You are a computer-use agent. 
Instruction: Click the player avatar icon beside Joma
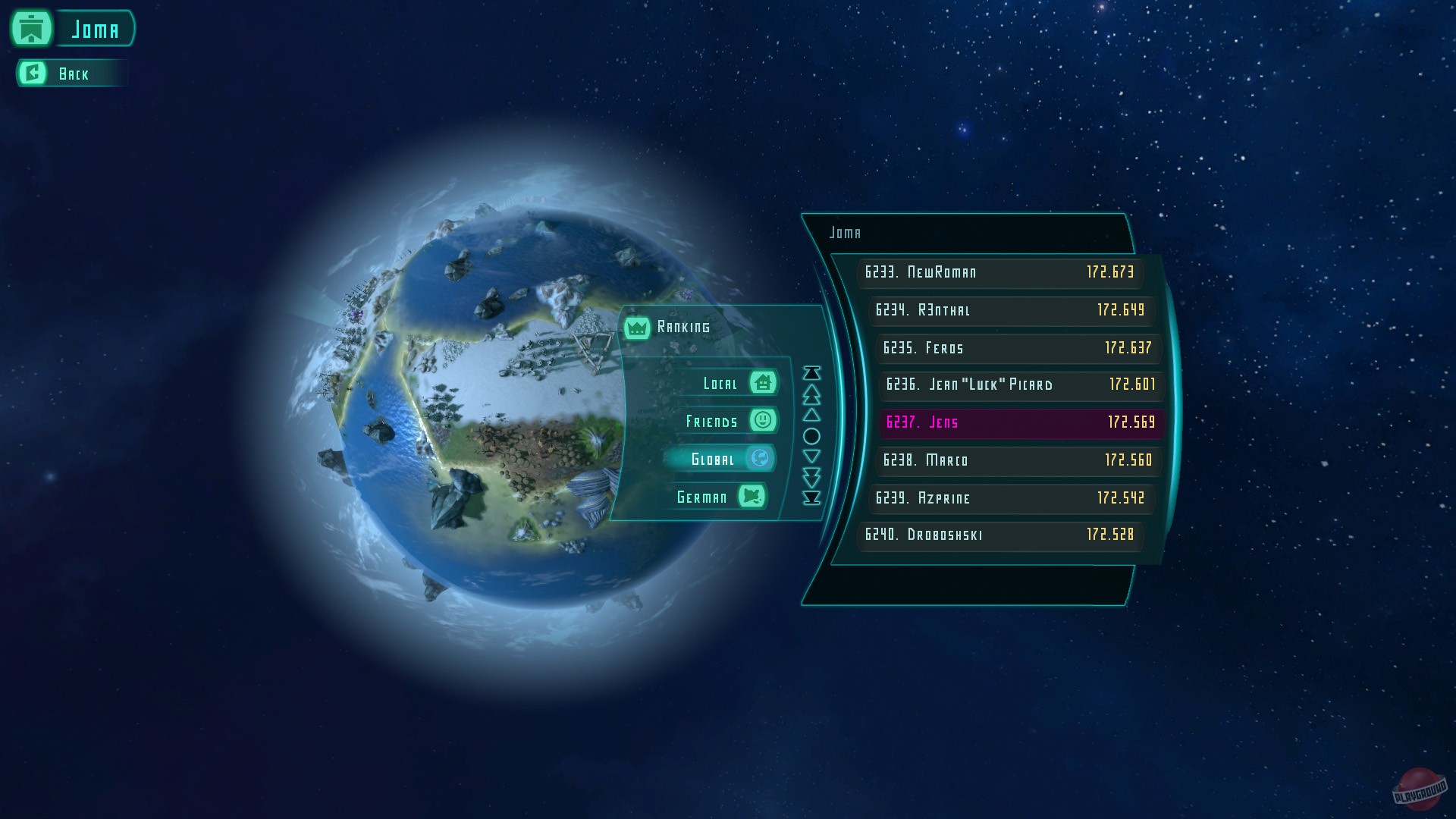30,29
